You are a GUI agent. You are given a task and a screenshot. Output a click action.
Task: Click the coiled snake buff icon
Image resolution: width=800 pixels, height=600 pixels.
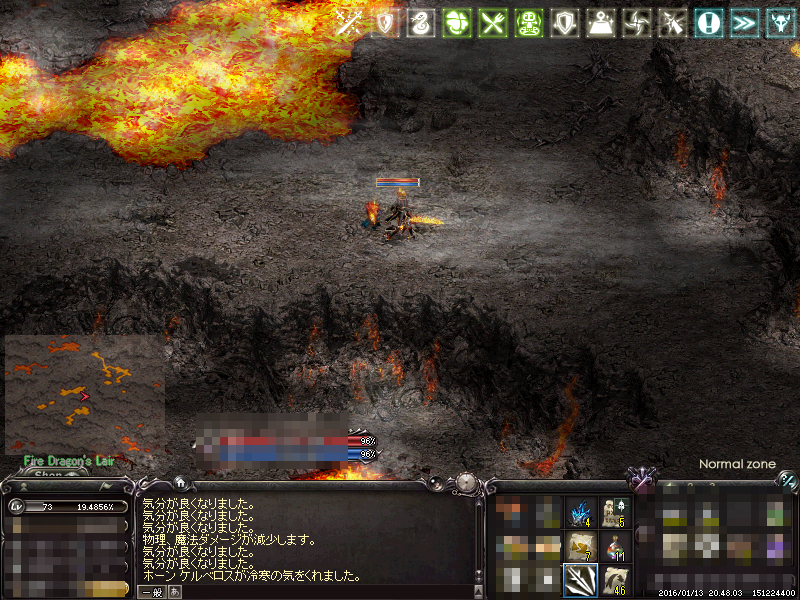coord(421,23)
